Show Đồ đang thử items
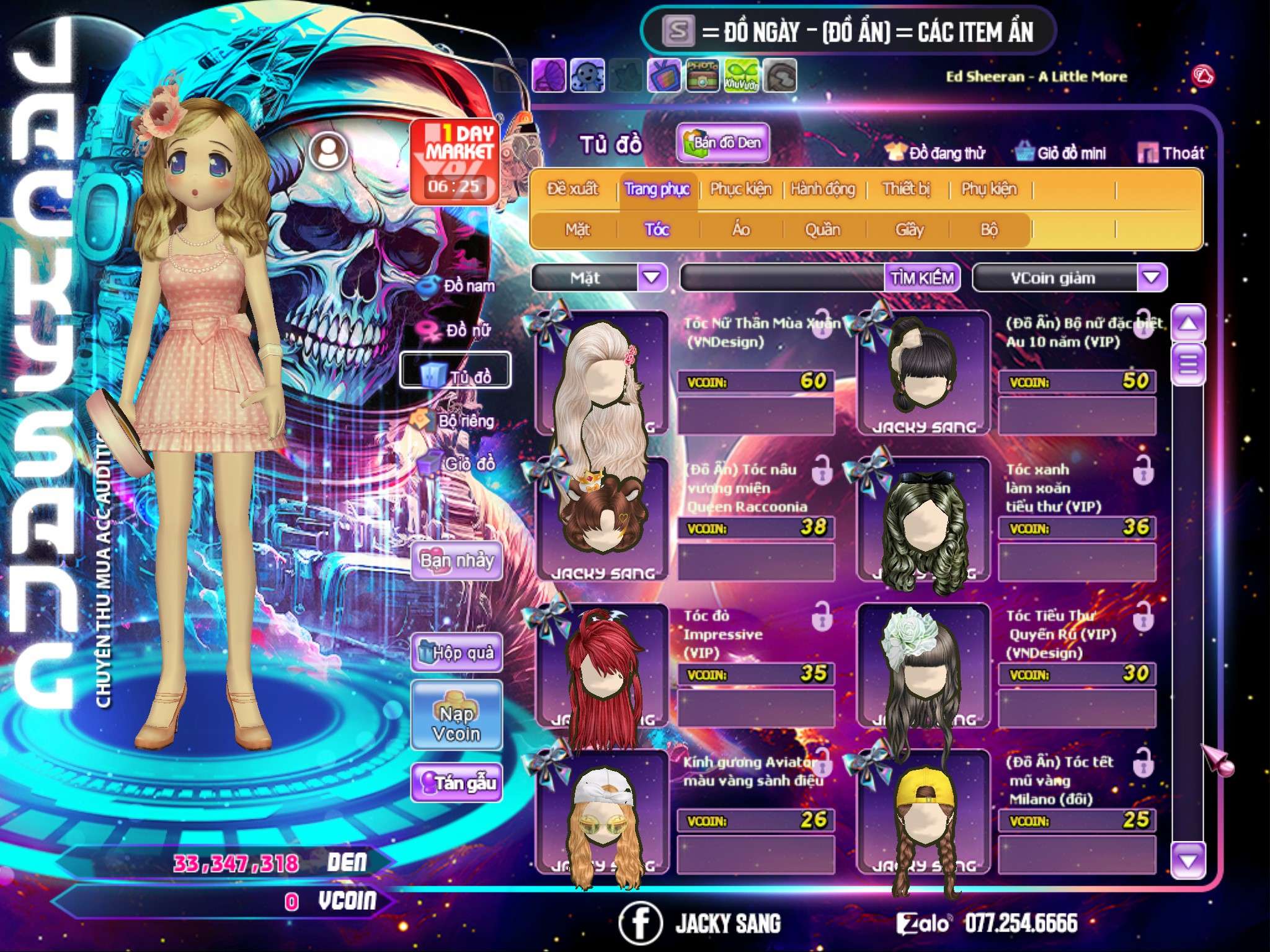This screenshot has height=952, width=1270. tap(936, 153)
